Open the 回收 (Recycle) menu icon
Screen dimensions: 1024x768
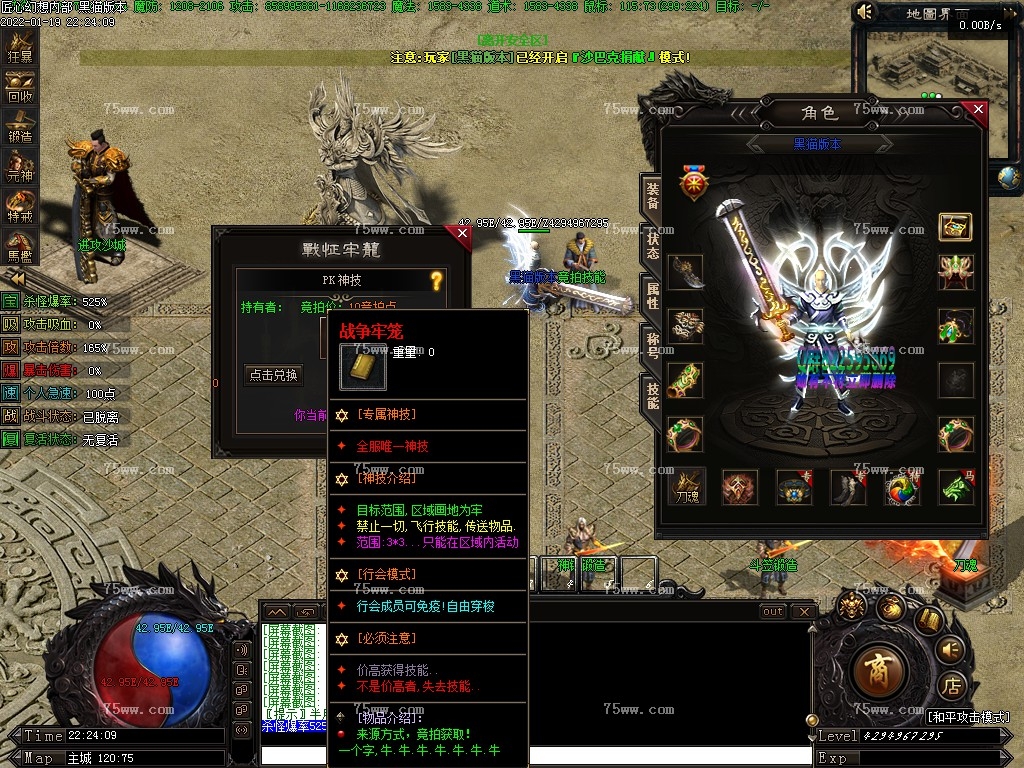click(x=20, y=88)
